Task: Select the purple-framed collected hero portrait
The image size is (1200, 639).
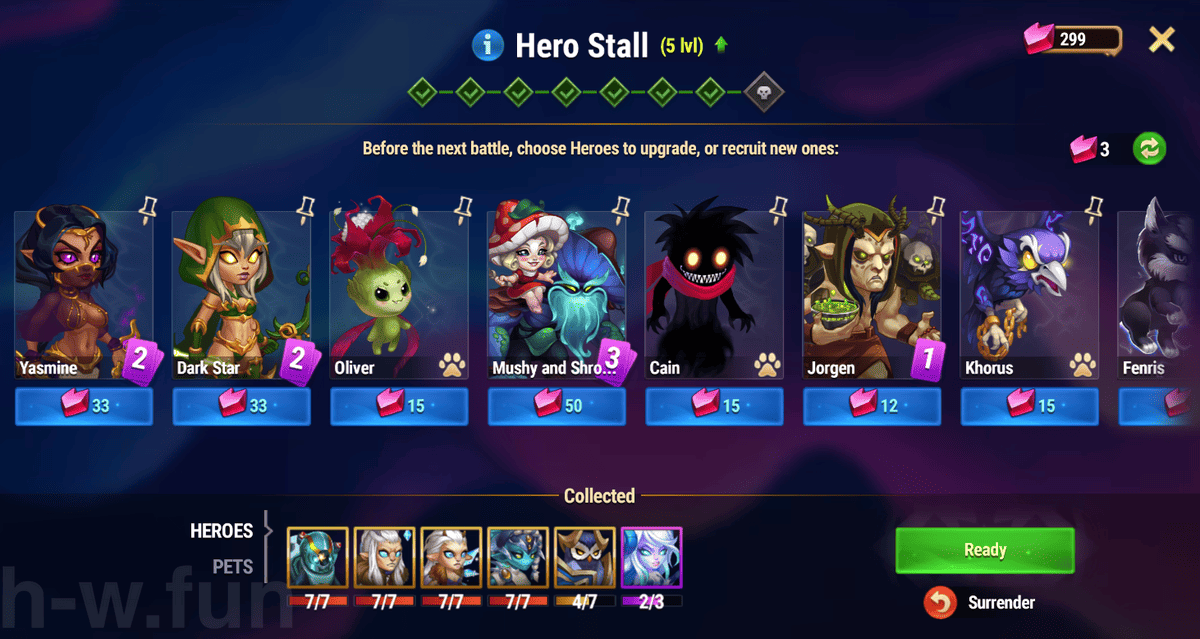Action: tap(652, 558)
